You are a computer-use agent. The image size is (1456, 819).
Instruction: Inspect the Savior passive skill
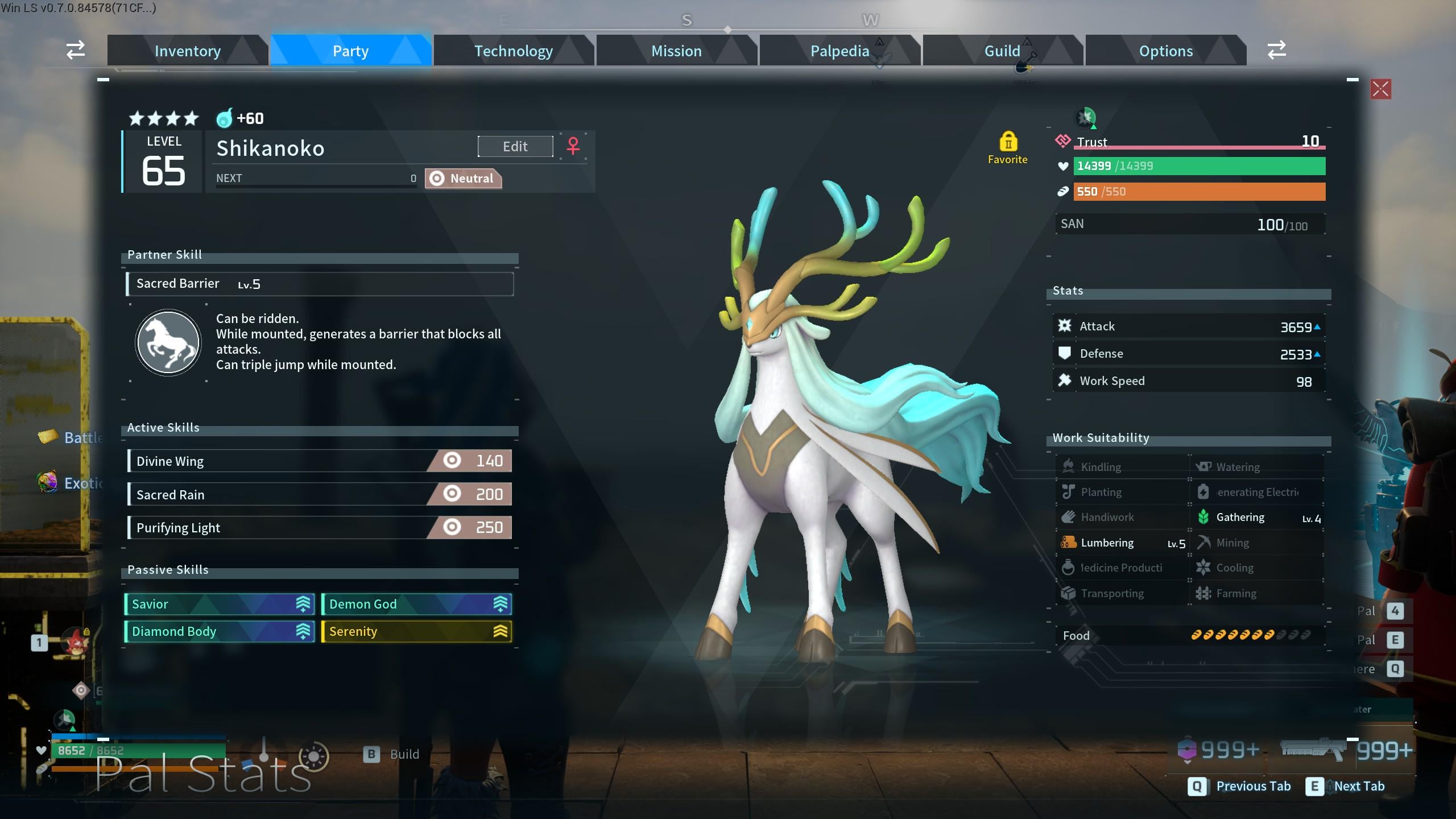pos(220,604)
